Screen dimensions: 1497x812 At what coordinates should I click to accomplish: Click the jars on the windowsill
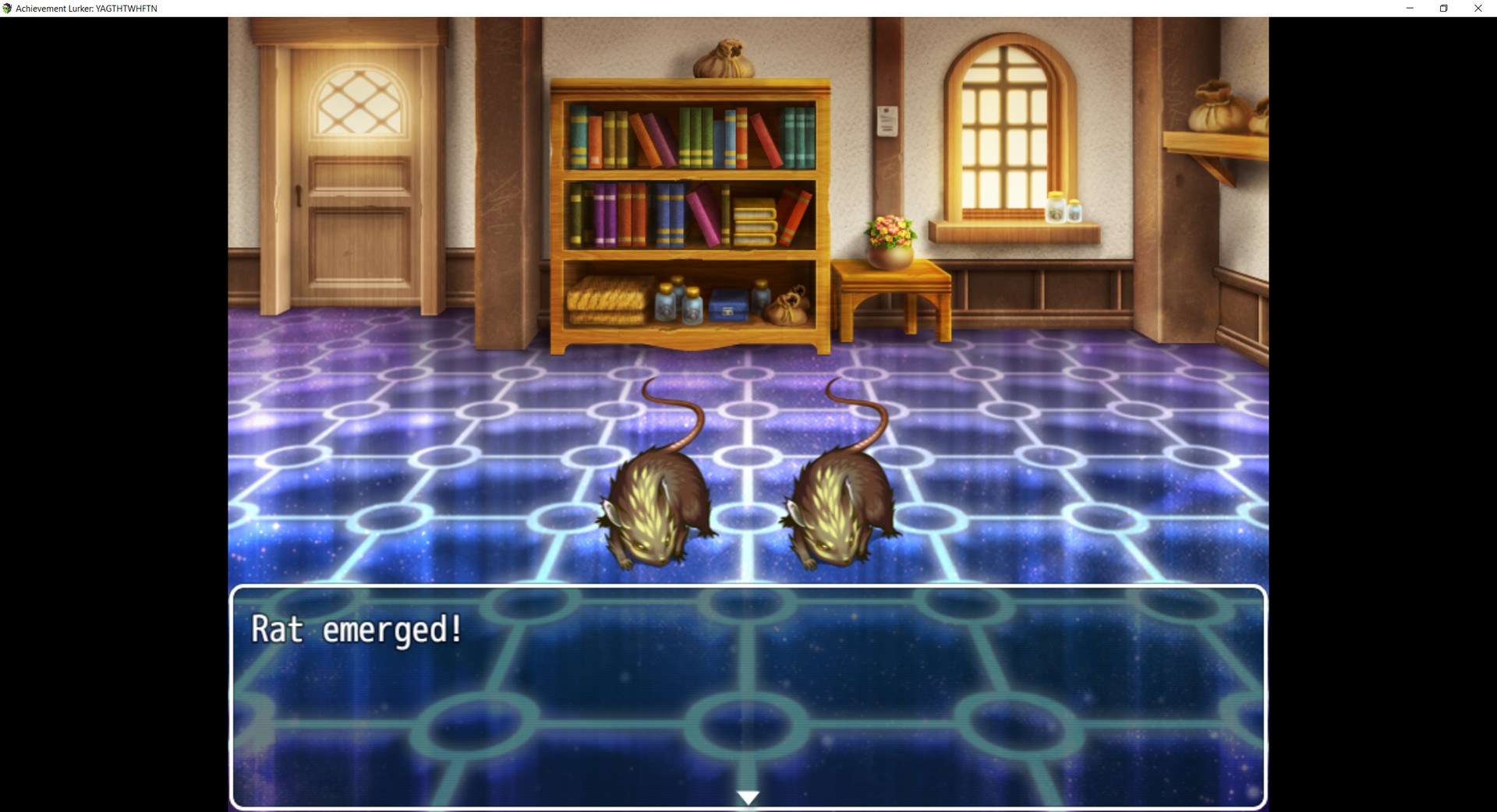[x=1067, y=209]
